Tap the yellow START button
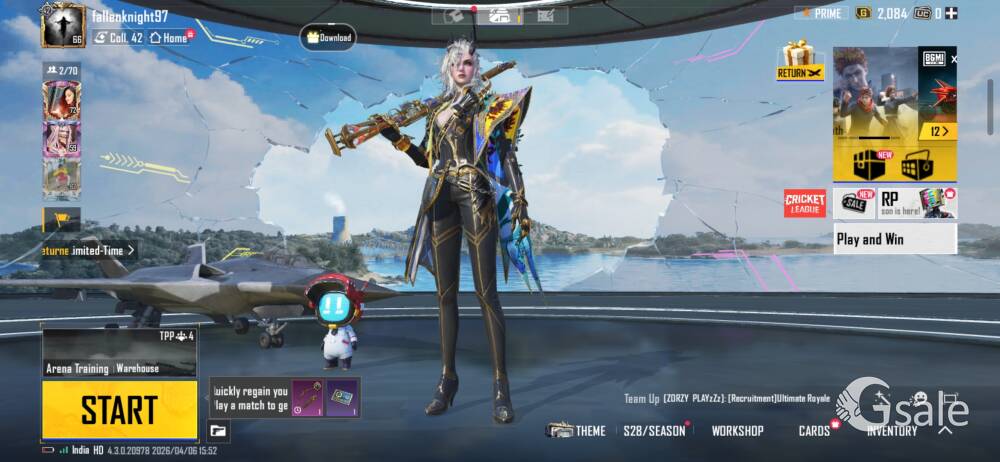The width and height of the screenshot is (1000, 462). coord(119,409)
